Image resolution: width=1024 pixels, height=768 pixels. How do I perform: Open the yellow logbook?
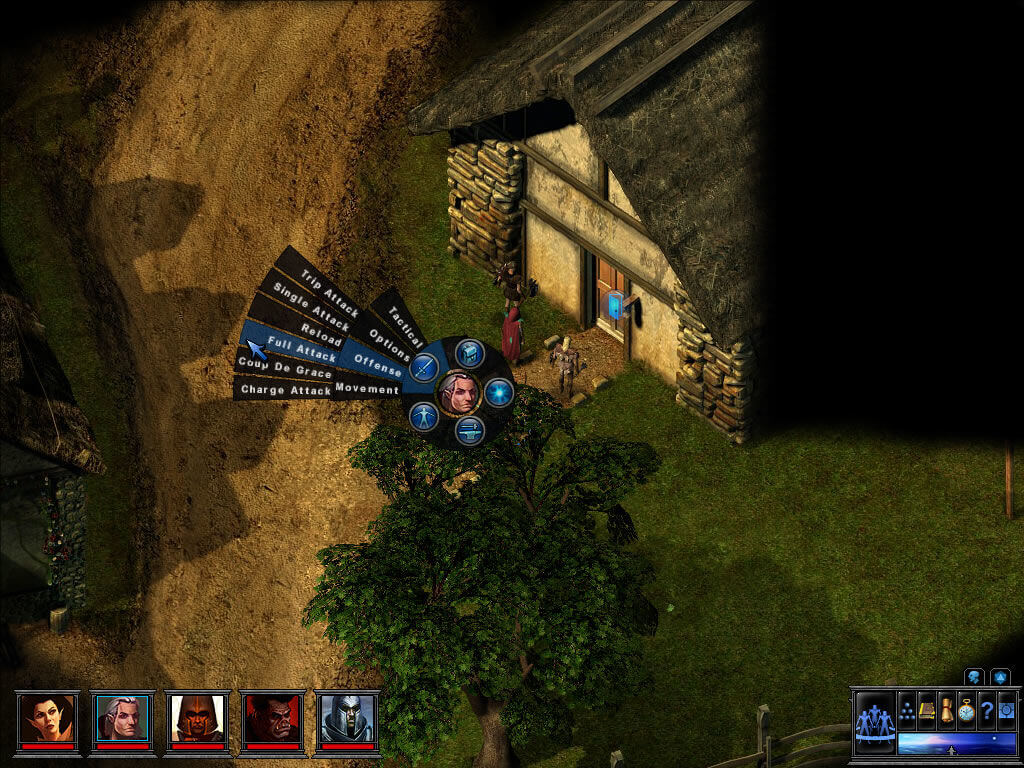[927, 710]
